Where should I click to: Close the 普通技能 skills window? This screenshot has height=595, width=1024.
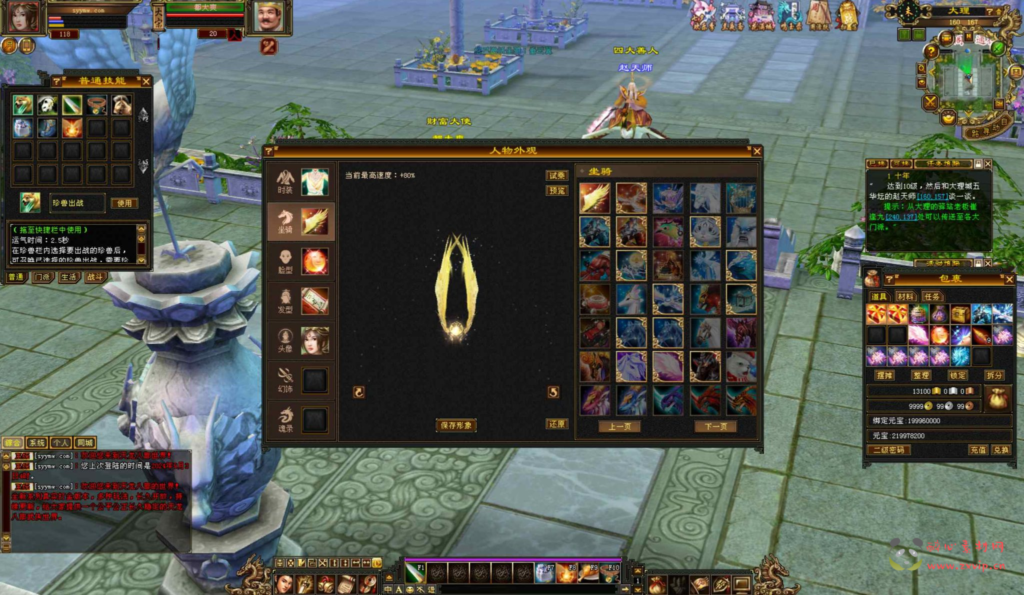[x=146, y=82]
